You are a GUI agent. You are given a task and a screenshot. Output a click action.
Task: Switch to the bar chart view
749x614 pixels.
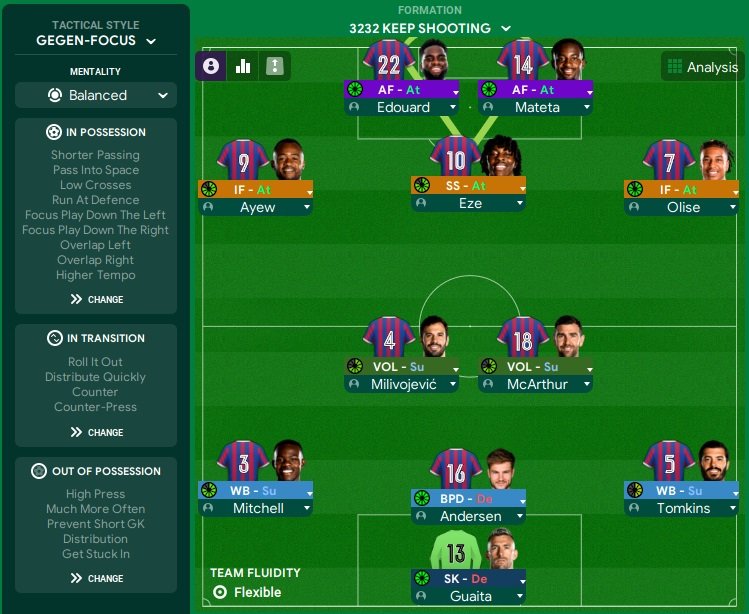pyautogui.click(x=242, y=66)
